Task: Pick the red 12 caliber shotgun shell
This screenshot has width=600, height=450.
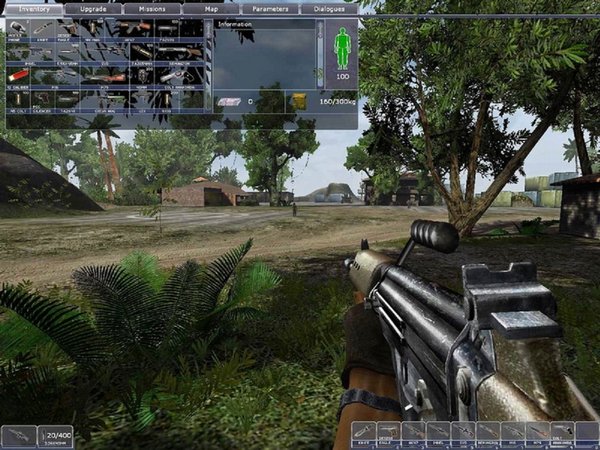Action: click(18, 75)
